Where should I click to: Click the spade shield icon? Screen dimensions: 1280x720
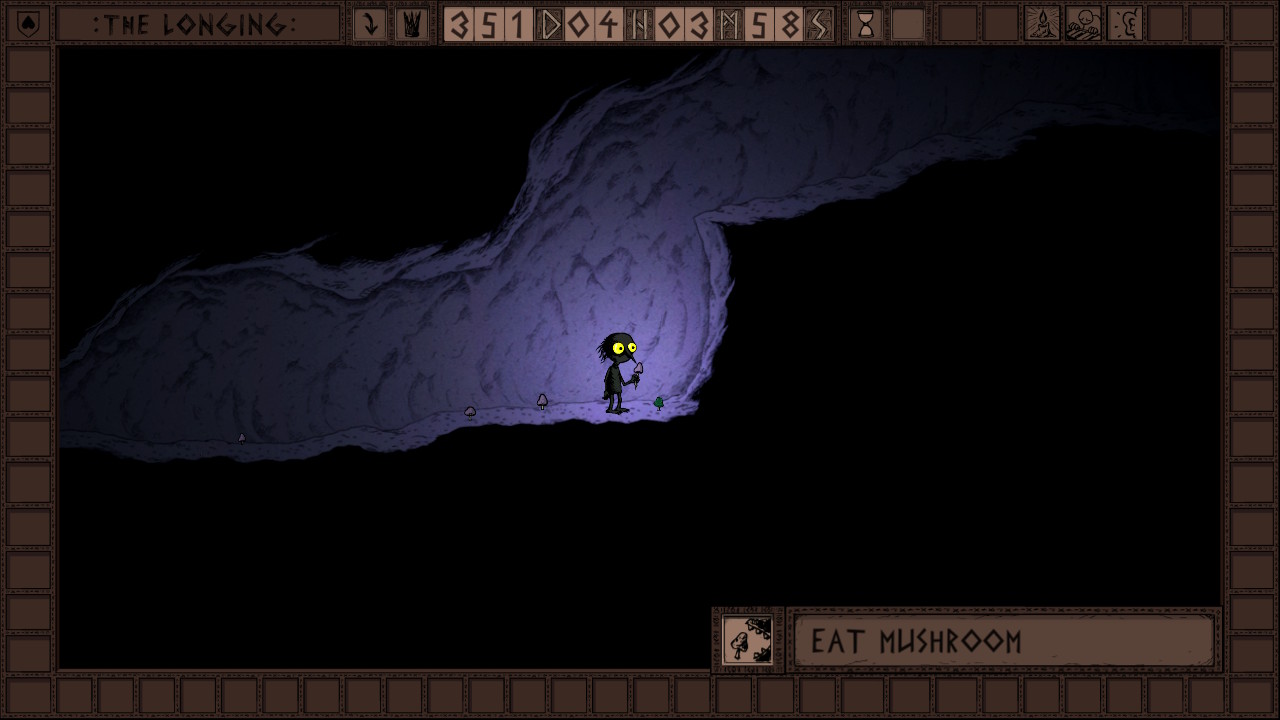pyautogui.click(x=29, y=24)
